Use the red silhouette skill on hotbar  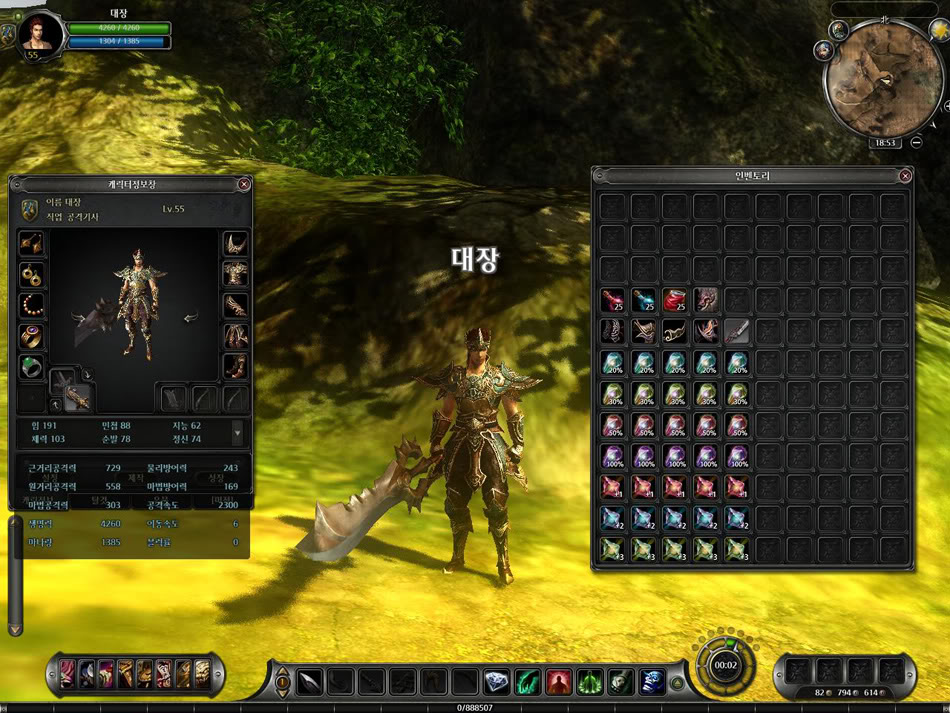coord(558,682)
